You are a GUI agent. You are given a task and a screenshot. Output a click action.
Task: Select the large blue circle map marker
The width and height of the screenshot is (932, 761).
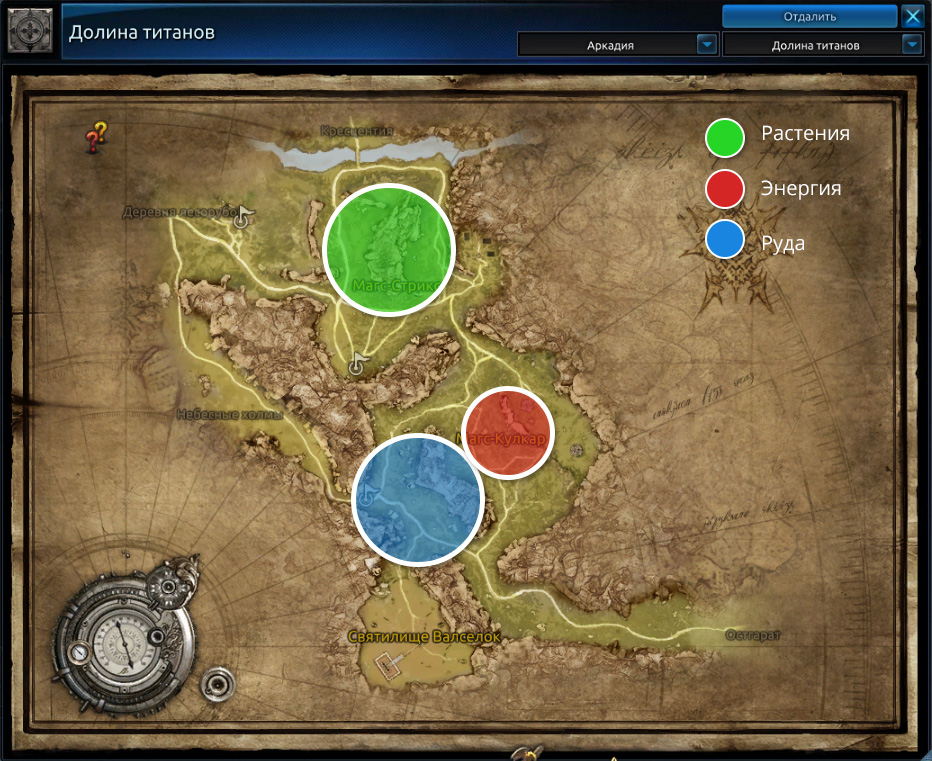pyautogui.click(x=418, y=499)
